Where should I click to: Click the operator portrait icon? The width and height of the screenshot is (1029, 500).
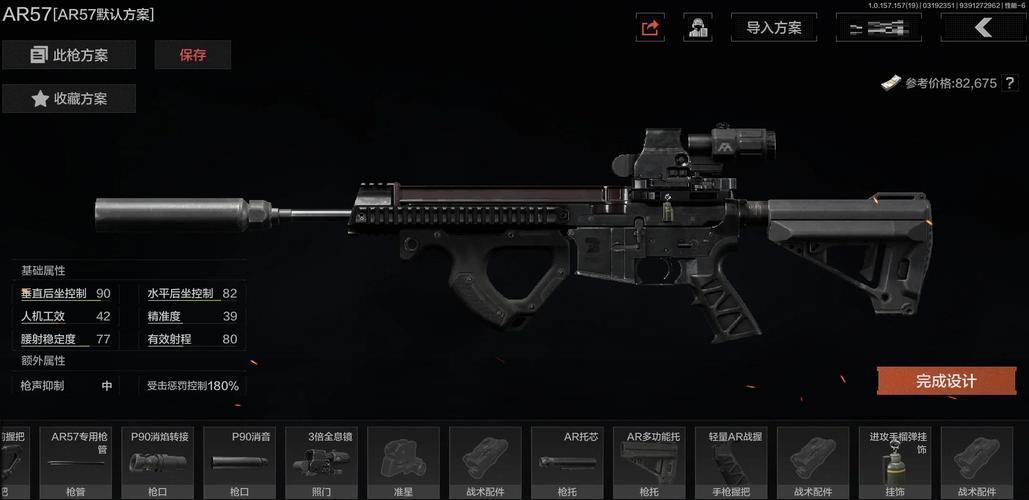(698, 28)
